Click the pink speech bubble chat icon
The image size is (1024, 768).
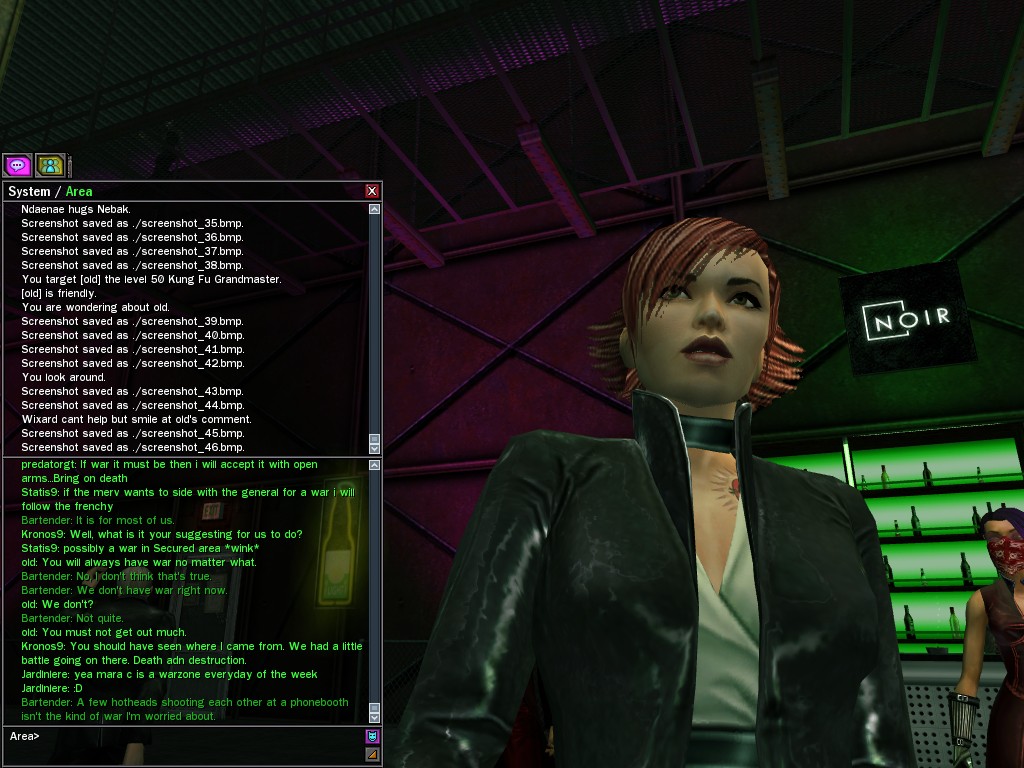point(17,165)
